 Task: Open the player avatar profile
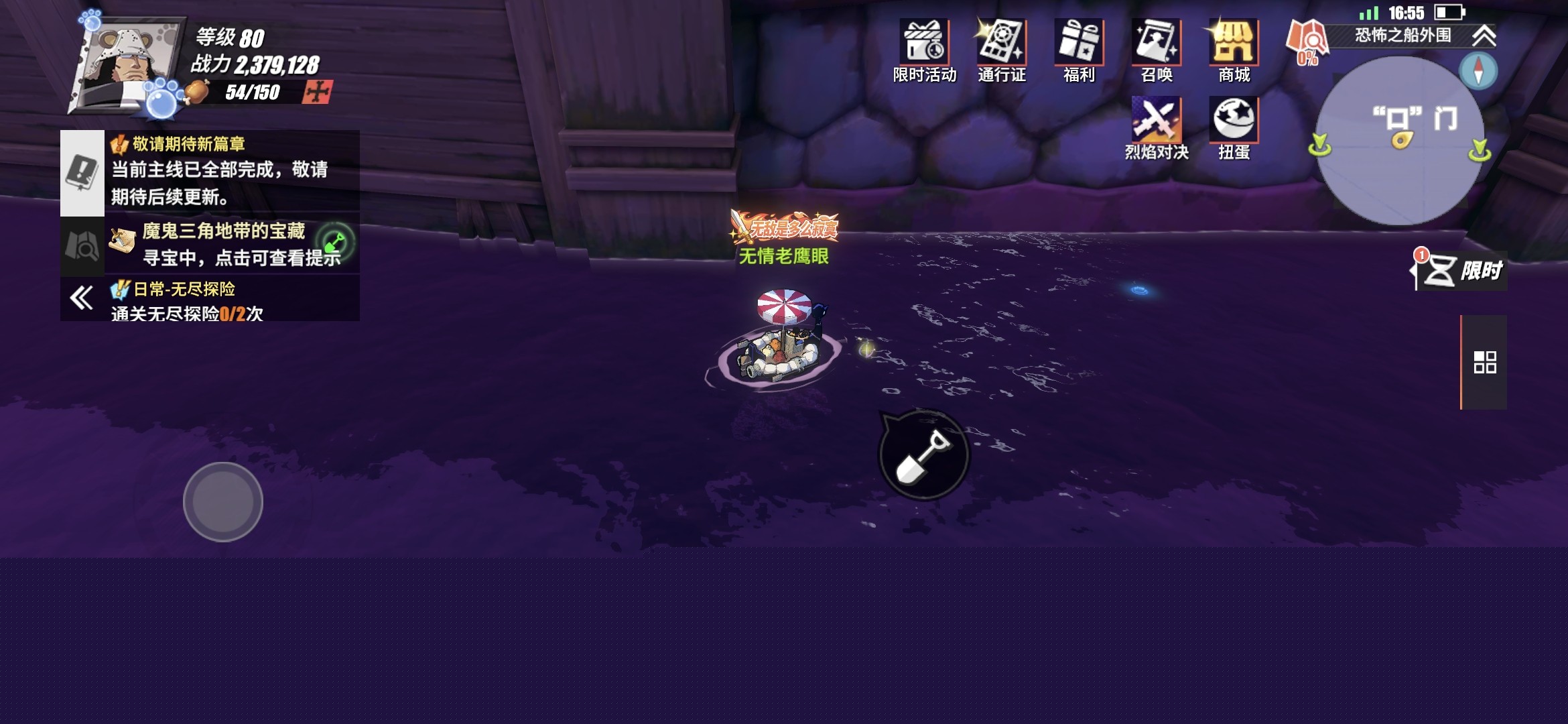[x=127, y=67]
